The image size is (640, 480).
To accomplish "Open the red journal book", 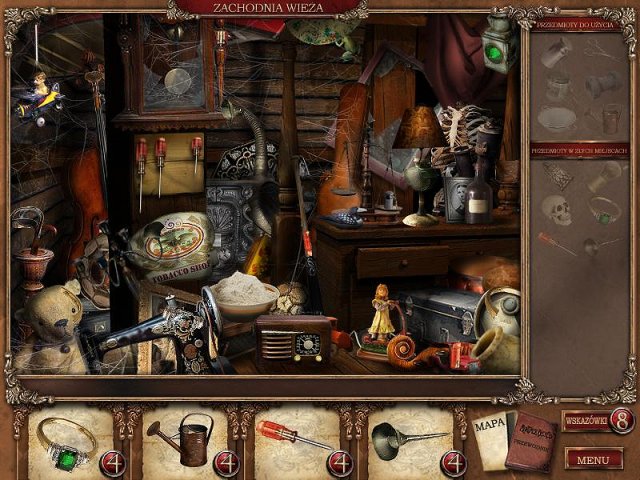I will (529, 440).
